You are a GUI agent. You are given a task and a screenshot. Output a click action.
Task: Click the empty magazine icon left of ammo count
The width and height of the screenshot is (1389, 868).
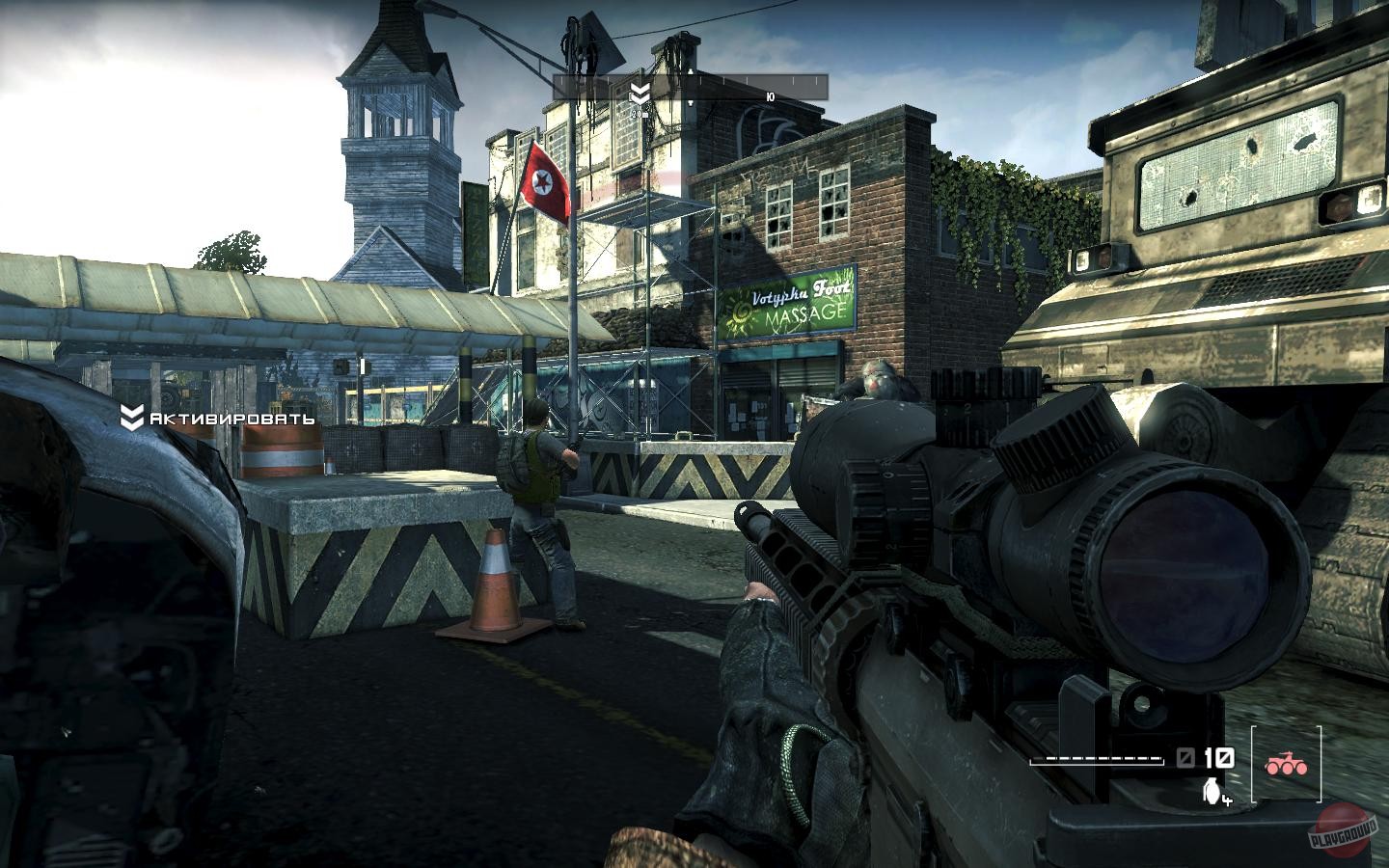tap(1185, 759)
